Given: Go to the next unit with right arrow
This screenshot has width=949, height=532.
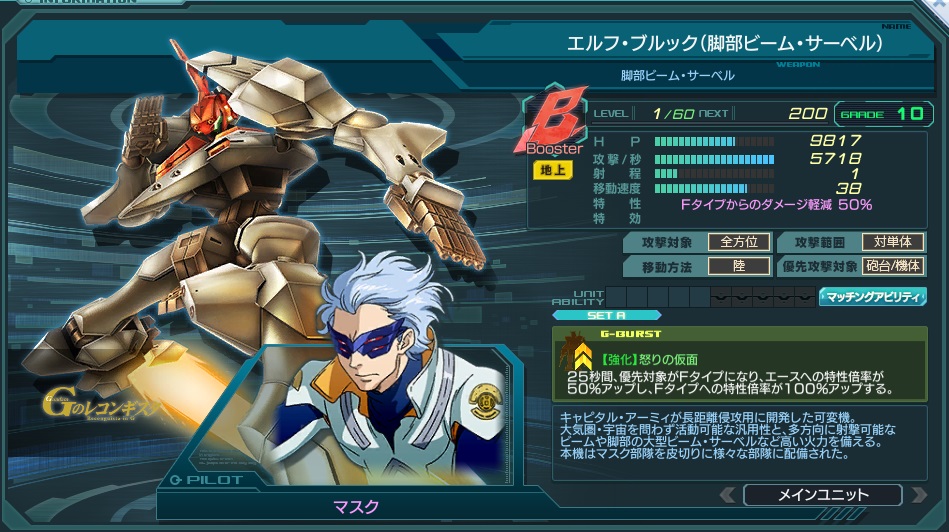Looking at the screenshot, I should (x=916, y=495).
